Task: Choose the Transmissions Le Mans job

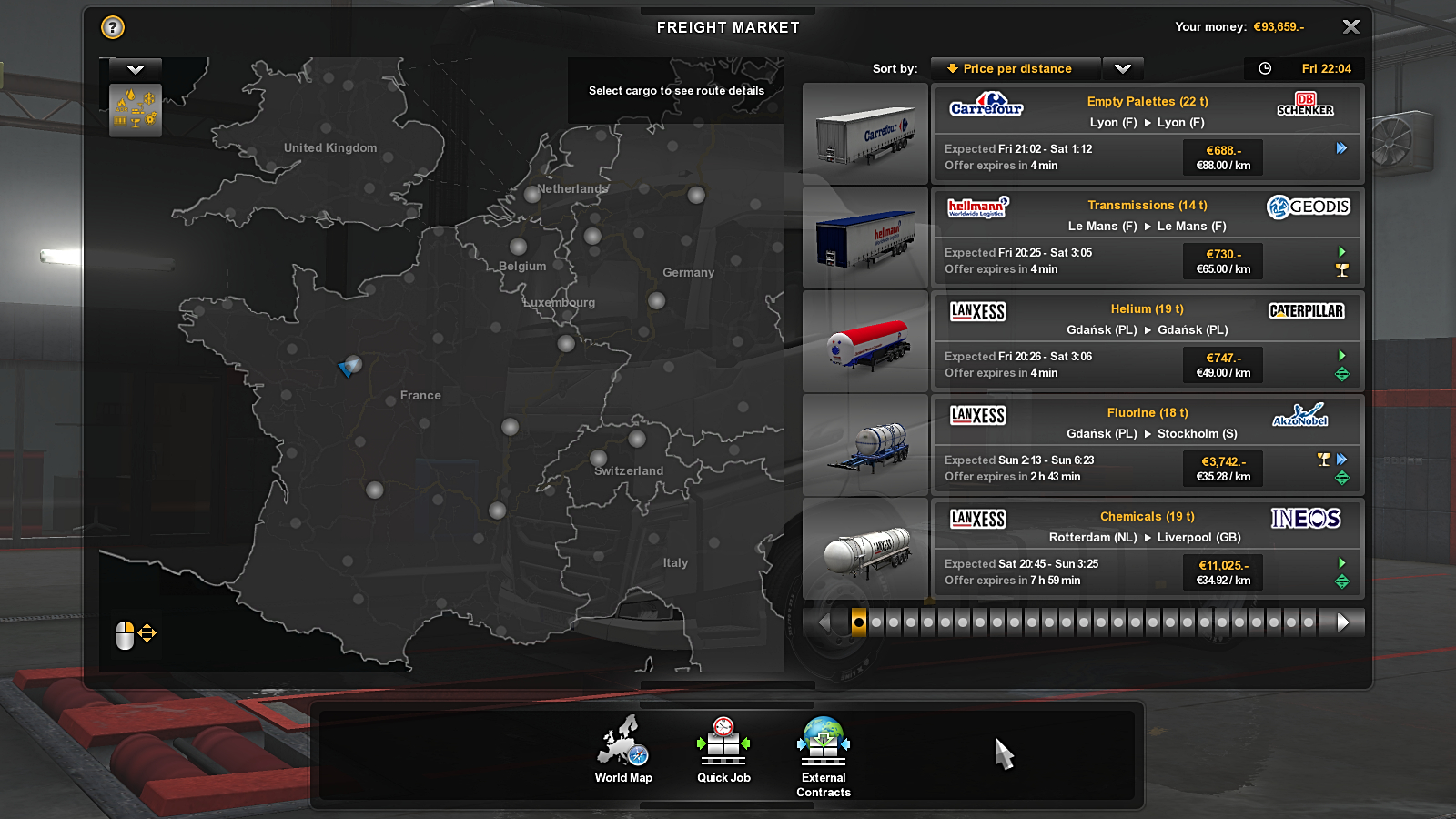Action: (x=1147, y=238)
